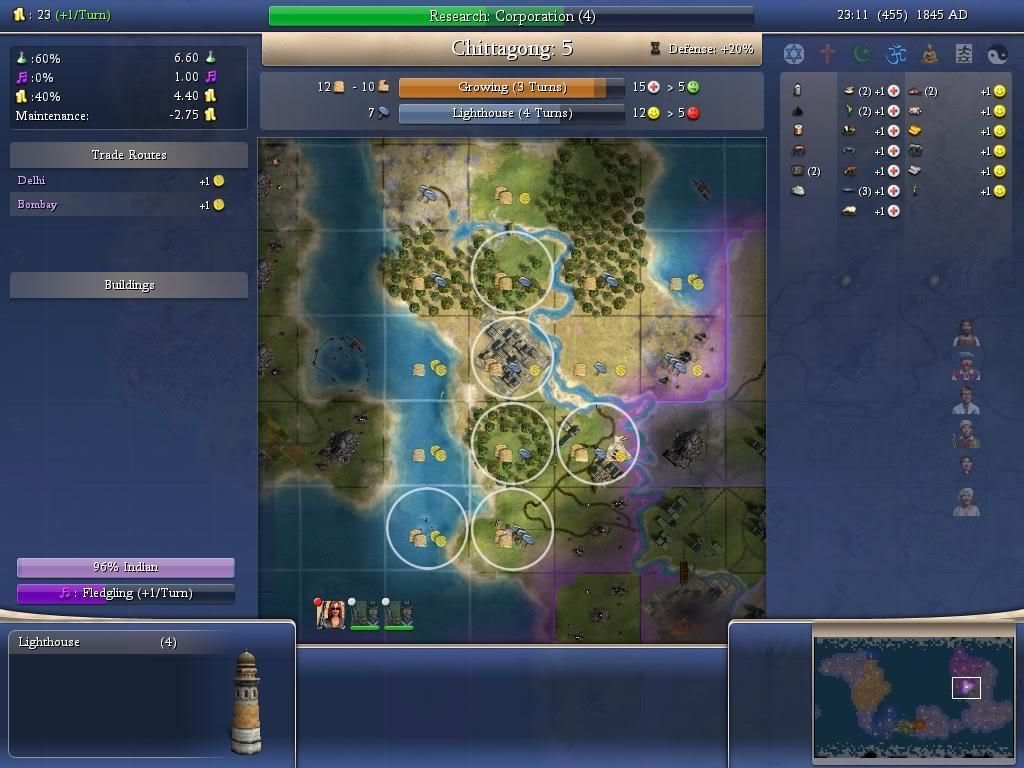Select the topmost specialist portrait

[966, 334]
